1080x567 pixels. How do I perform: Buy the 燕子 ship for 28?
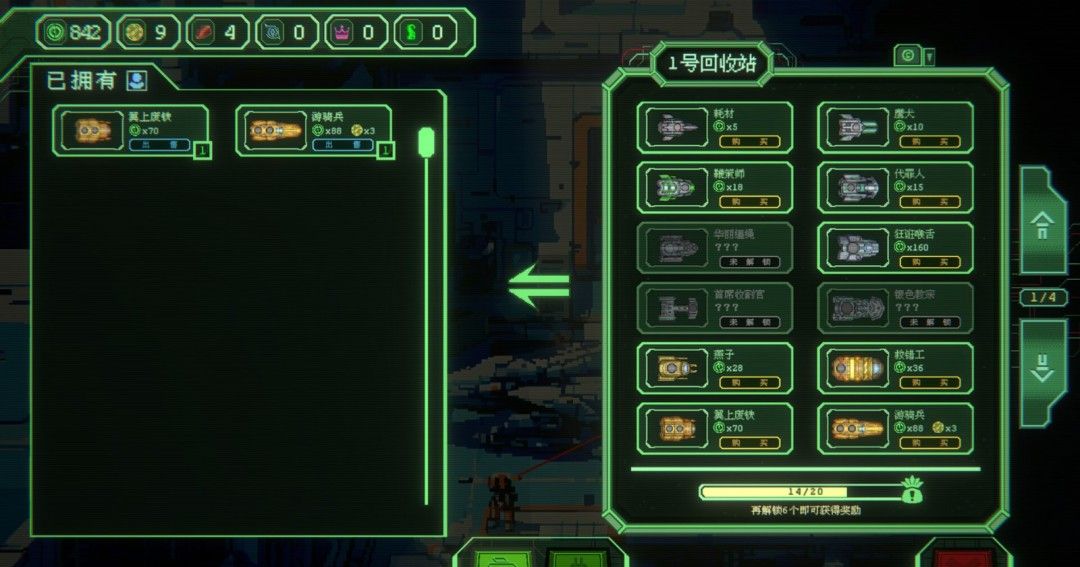tap(749, 383)
